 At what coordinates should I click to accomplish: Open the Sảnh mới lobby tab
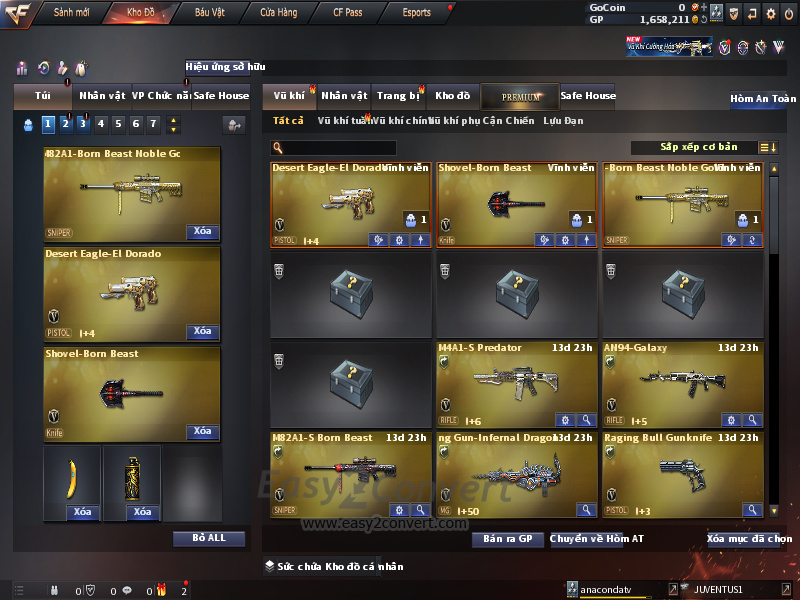72,13
